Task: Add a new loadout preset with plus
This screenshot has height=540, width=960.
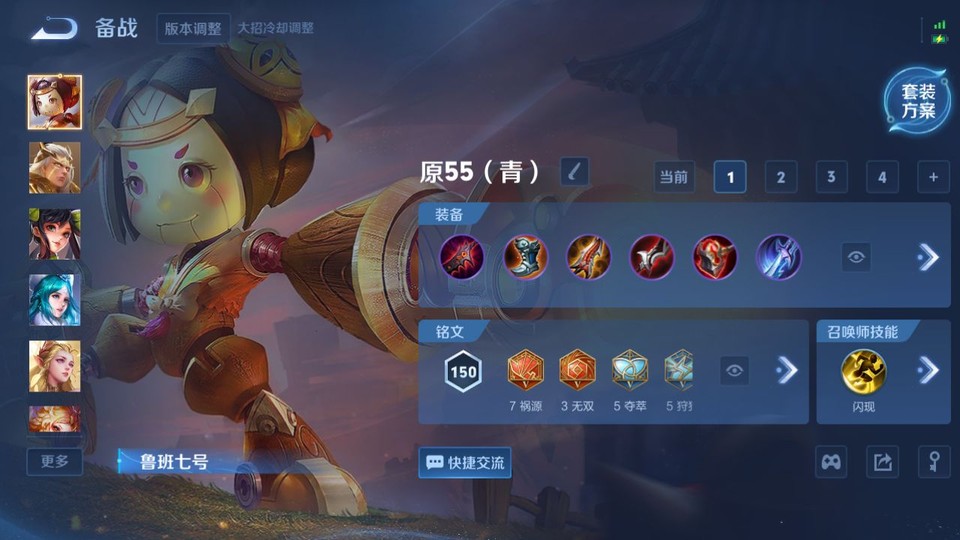Action: click(x=933, y=177)
